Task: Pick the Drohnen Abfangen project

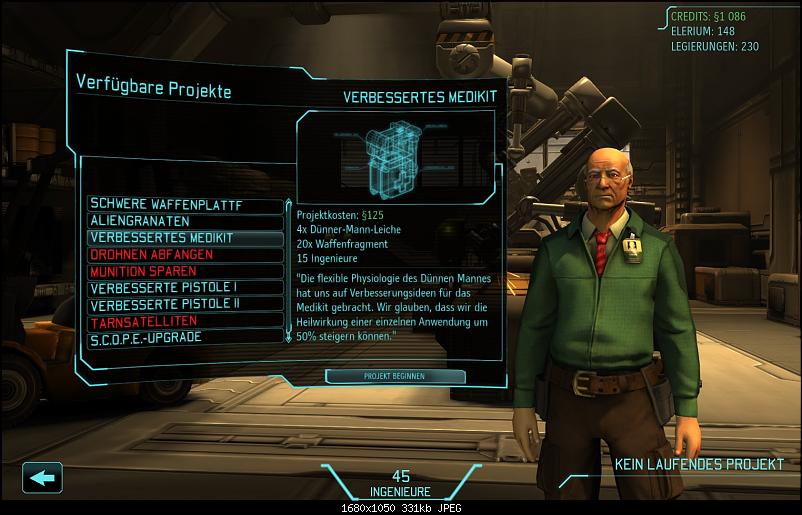Action: (185, 255)
